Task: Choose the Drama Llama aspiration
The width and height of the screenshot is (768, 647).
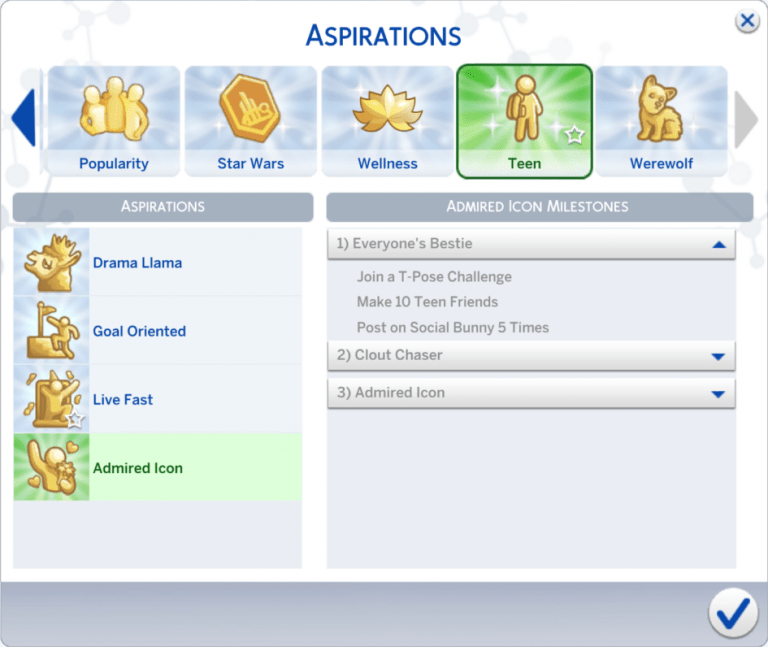Action: 157,263
